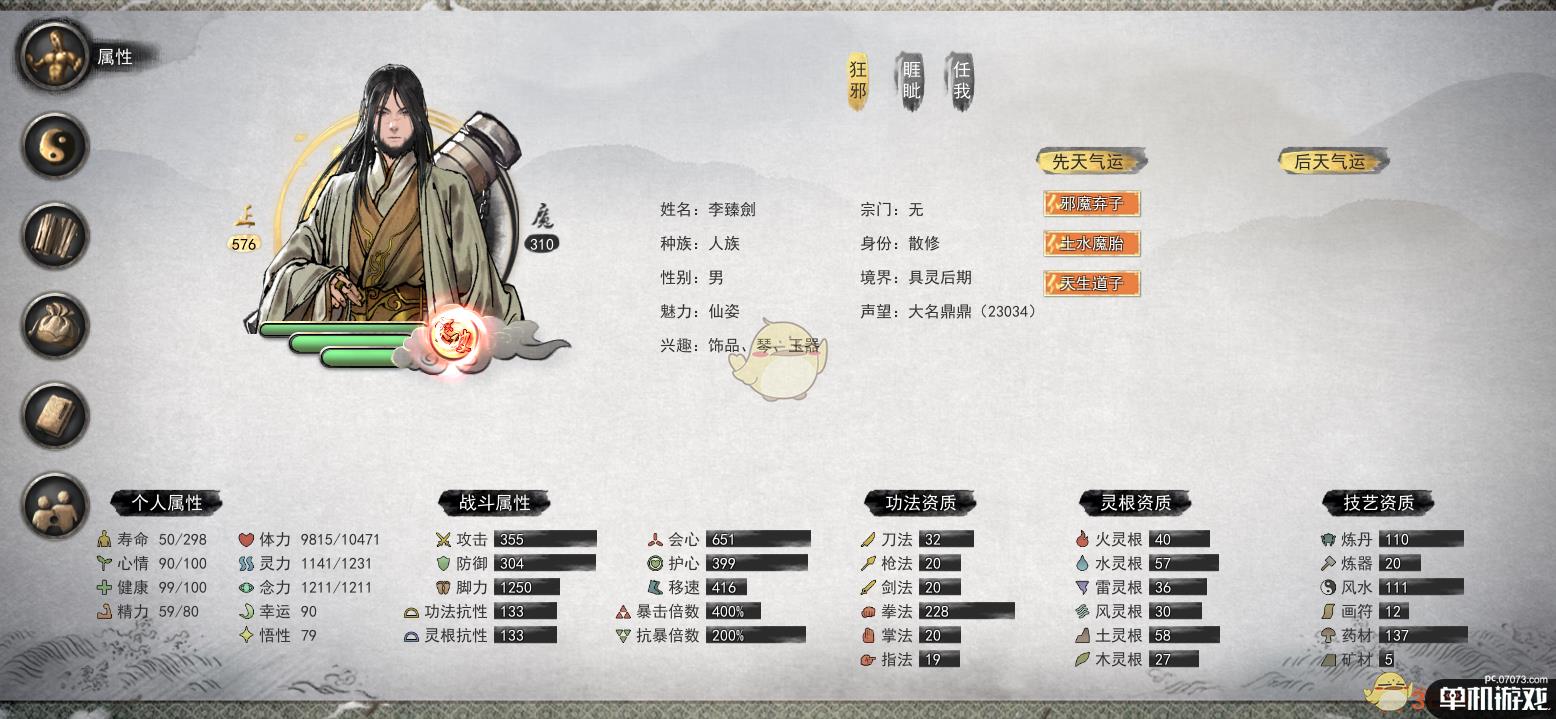
Task: Open the book icon tab
Action: click(x=56, y=416)
